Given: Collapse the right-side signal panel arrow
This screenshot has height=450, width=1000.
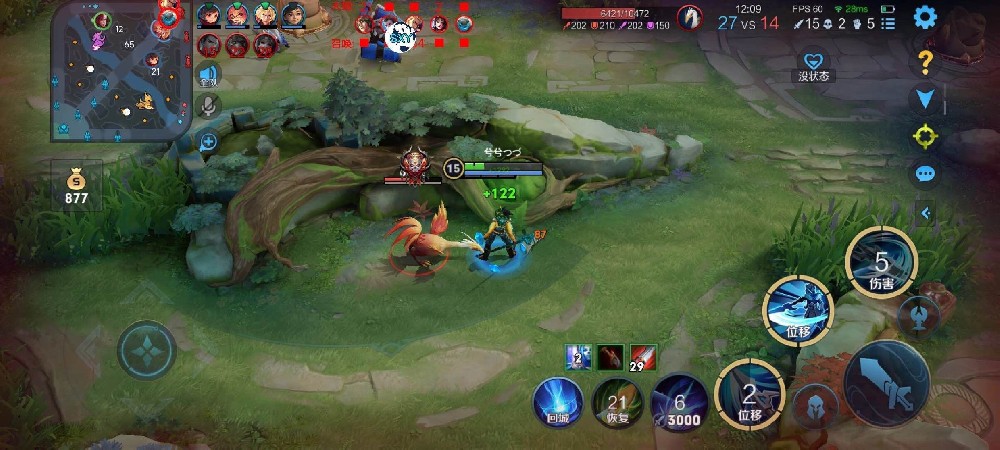Looking at the screenshot, I should pos(925,212).
